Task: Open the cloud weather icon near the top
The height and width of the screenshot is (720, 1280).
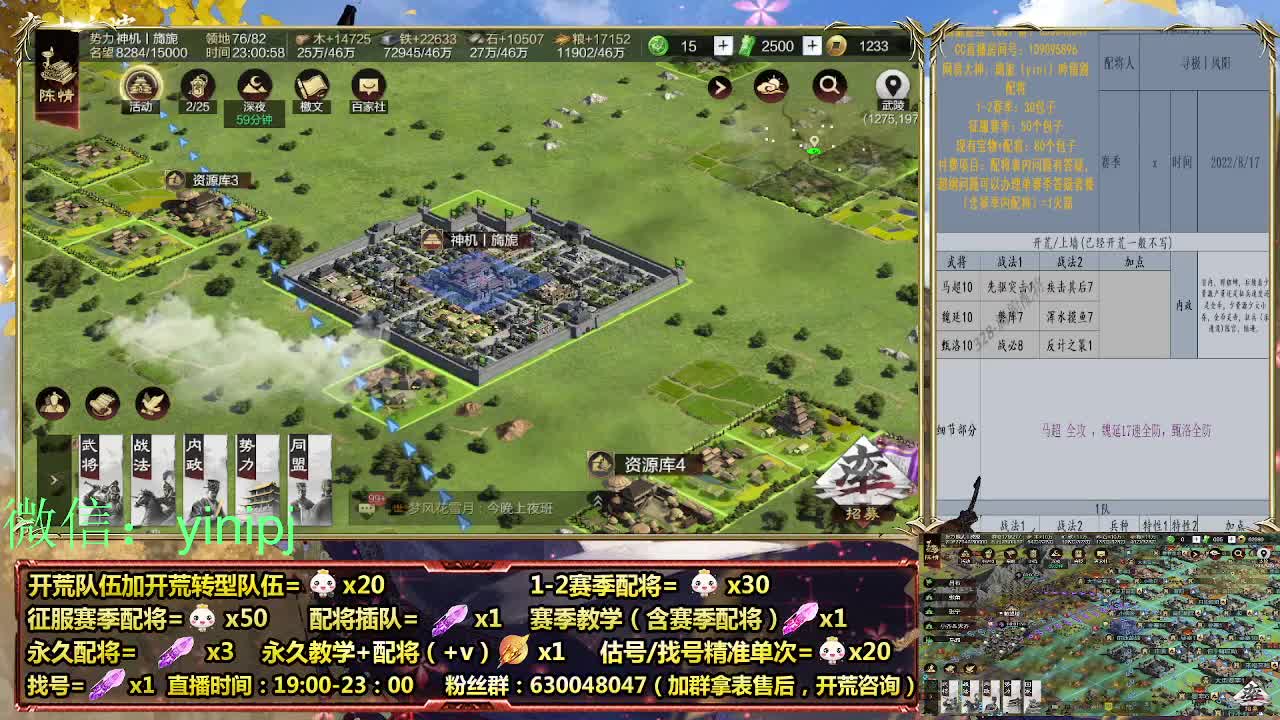Action: point(771,86)
